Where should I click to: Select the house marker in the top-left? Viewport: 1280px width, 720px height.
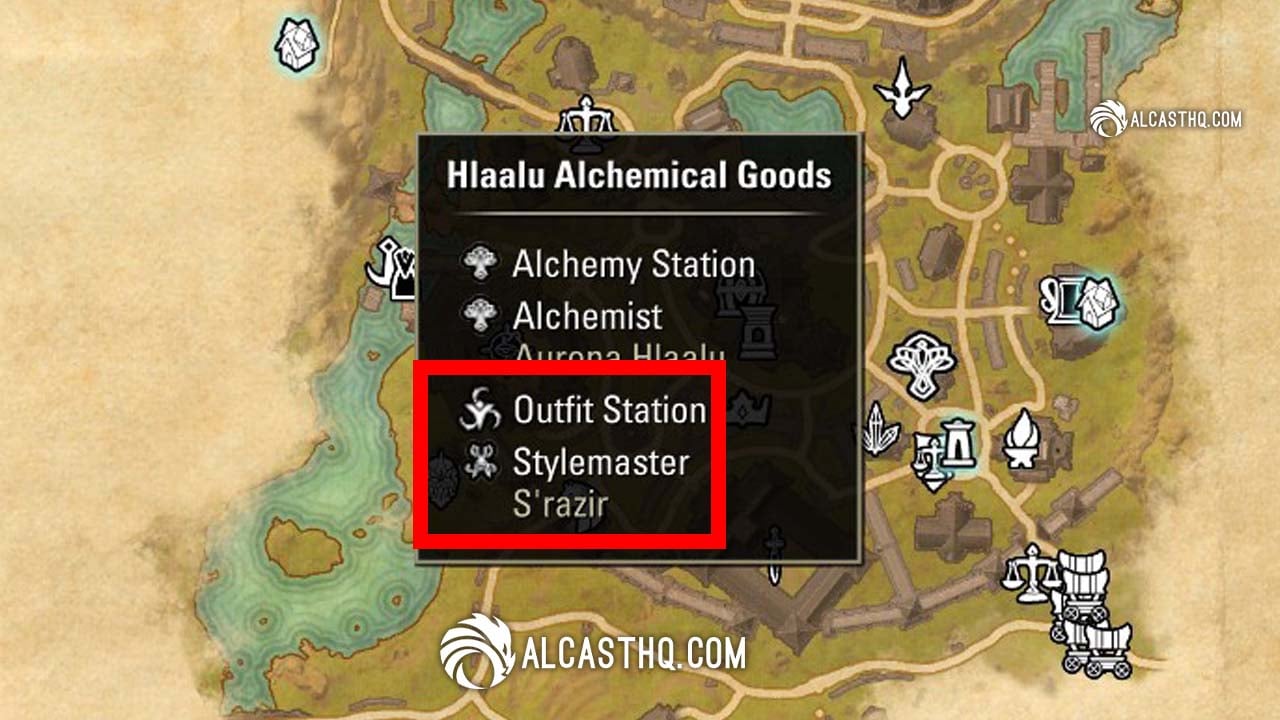click(x=296, y=46)
